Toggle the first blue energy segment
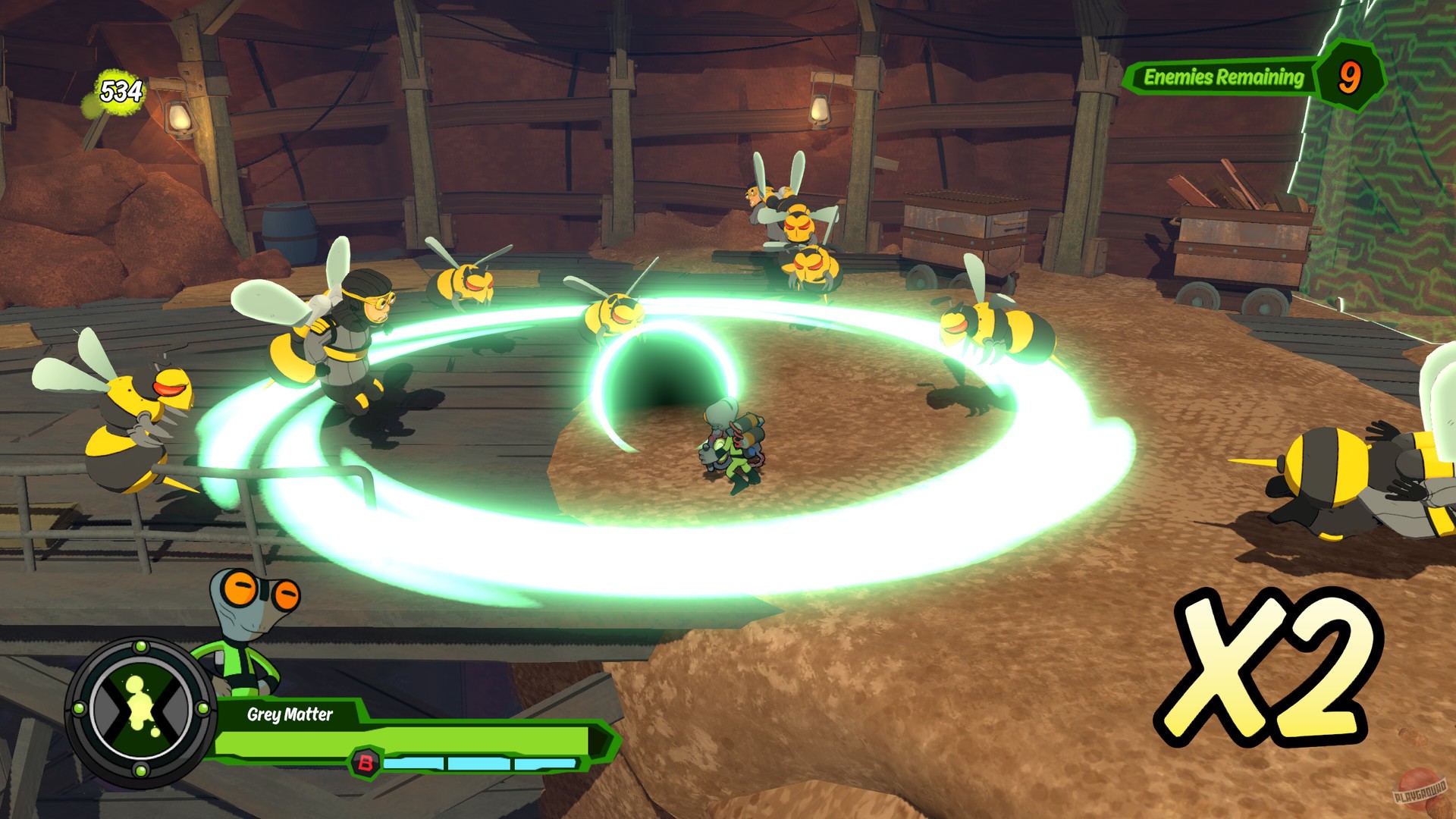The image size is (1456, 819). point(413,762)
